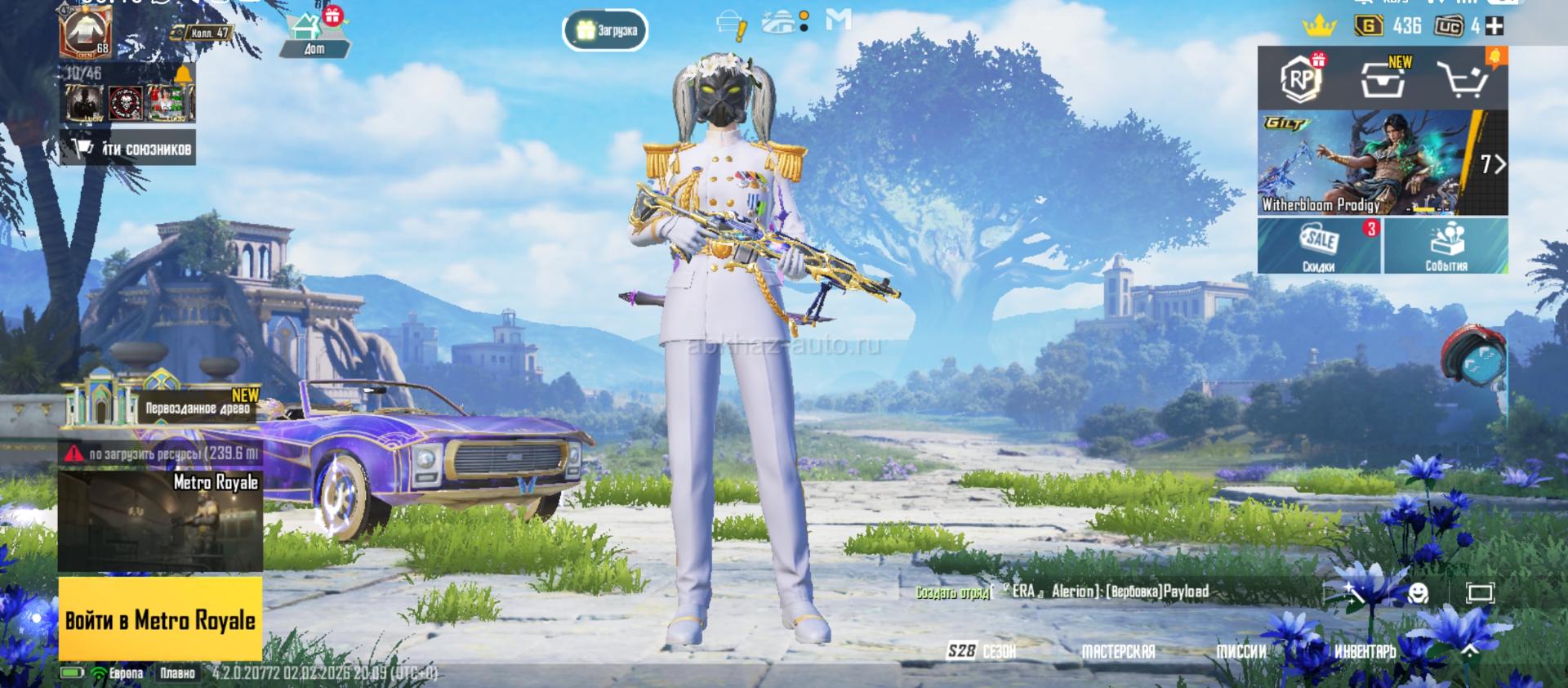
Task: Open the События events section
Action: click(1445, 246)
